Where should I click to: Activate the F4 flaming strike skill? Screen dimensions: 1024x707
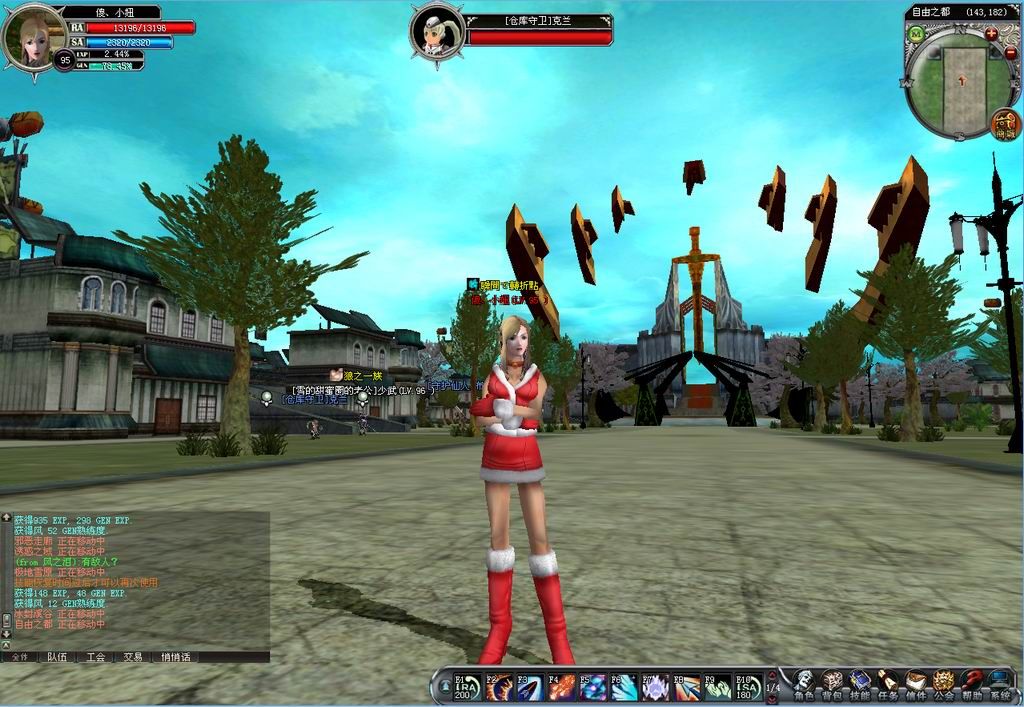pos(561,687)
